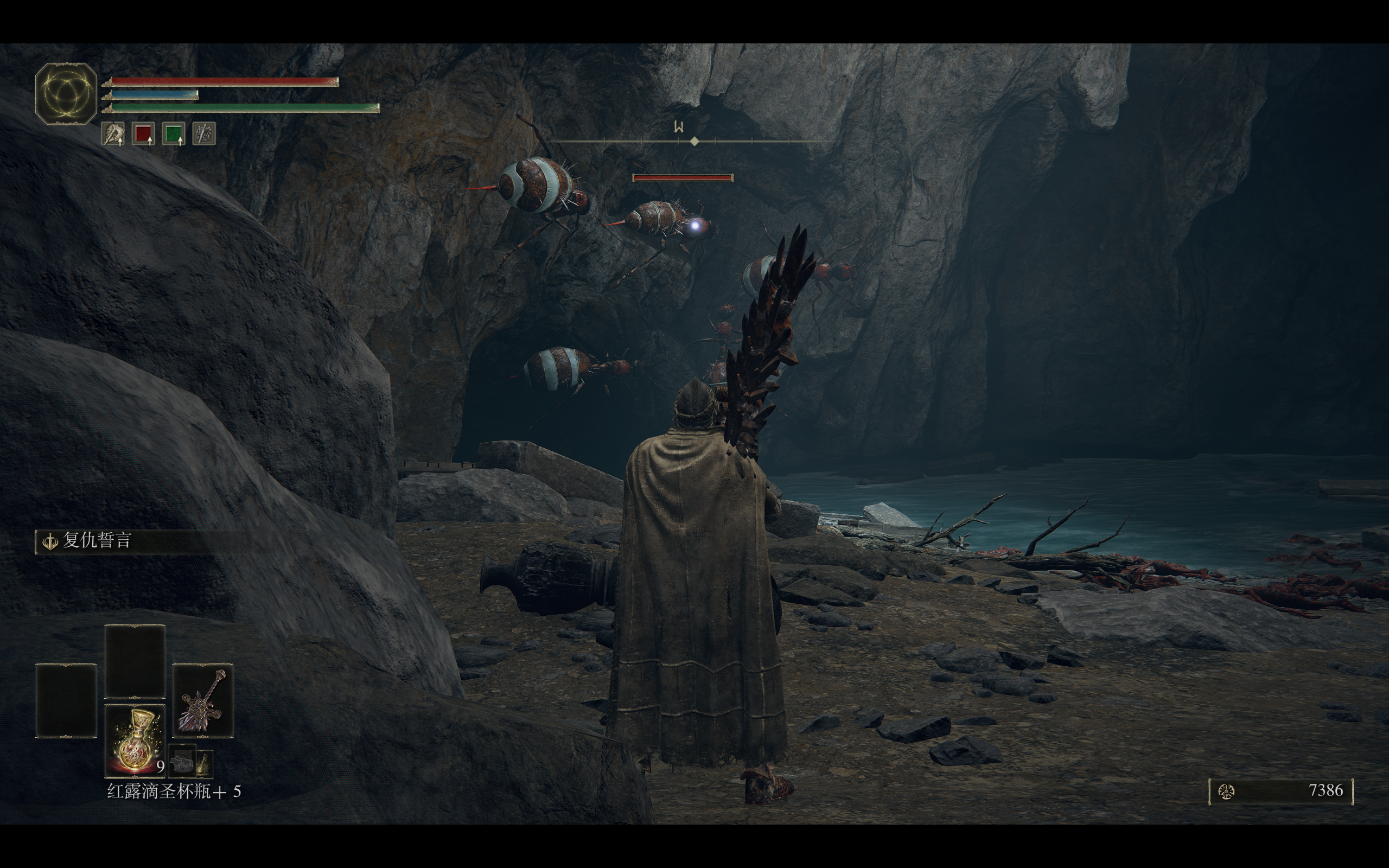Select the Crimson Tears flask slot

(135, 740)
